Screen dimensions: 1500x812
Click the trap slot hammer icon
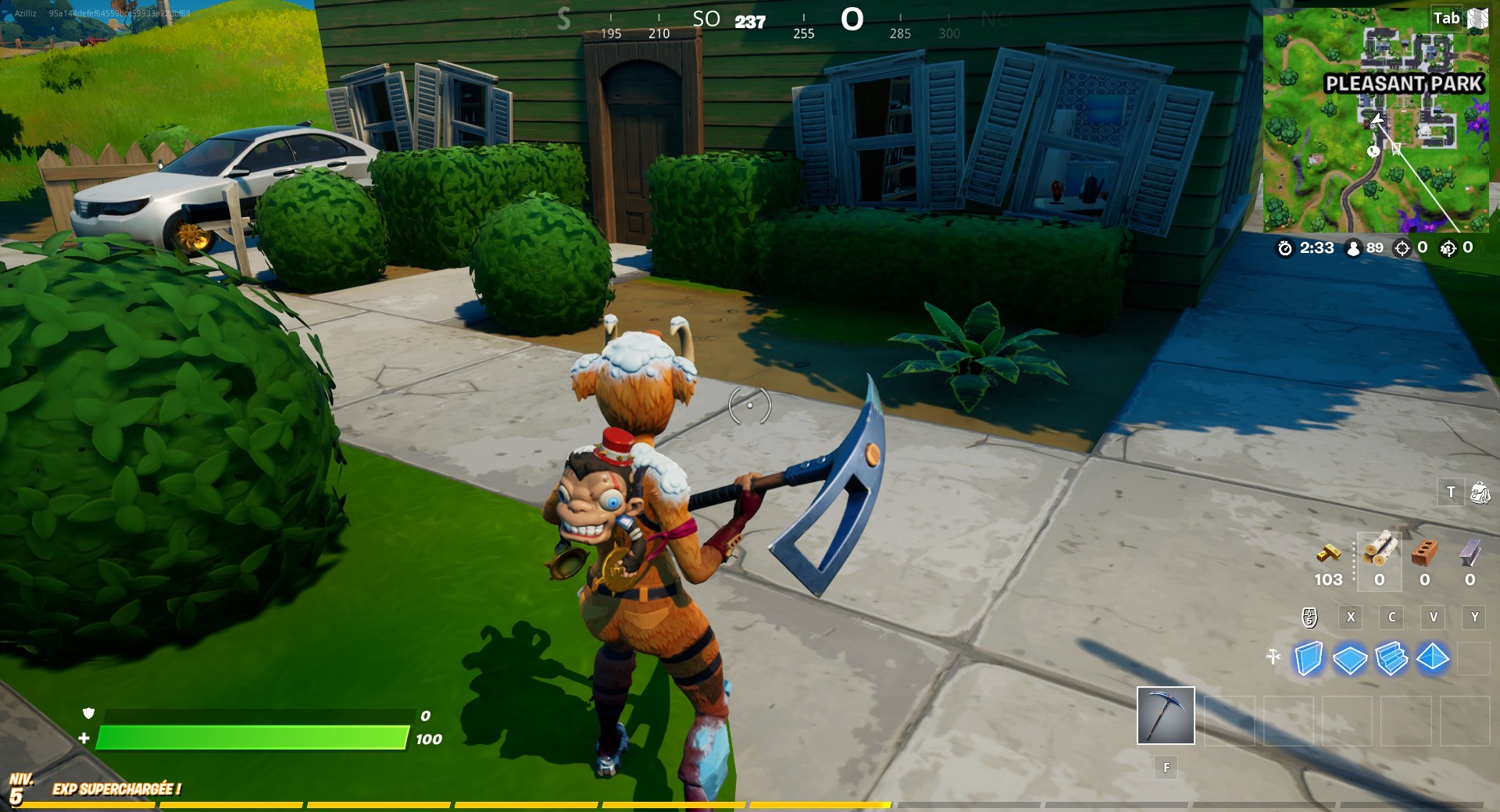click(1273, 657)
